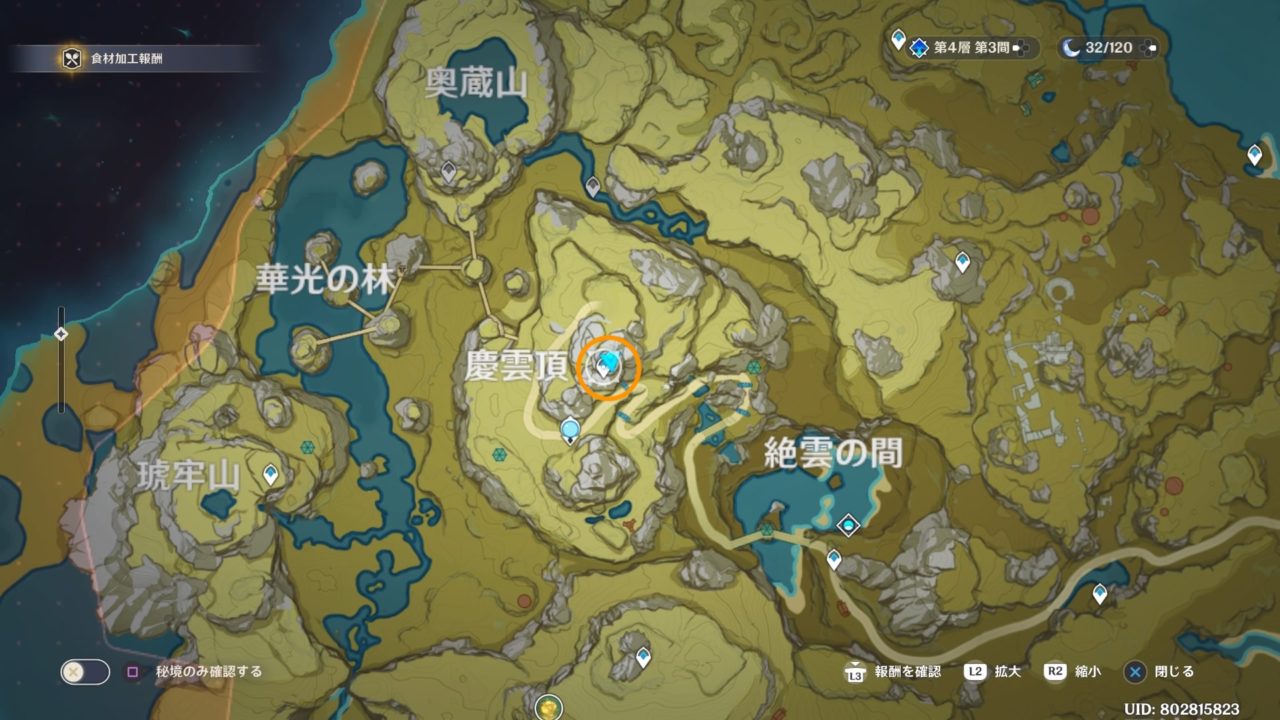This screenshot has height=720, width=1280.
Task: Select the gold coin marker at bottom edge
Action: 548,708
